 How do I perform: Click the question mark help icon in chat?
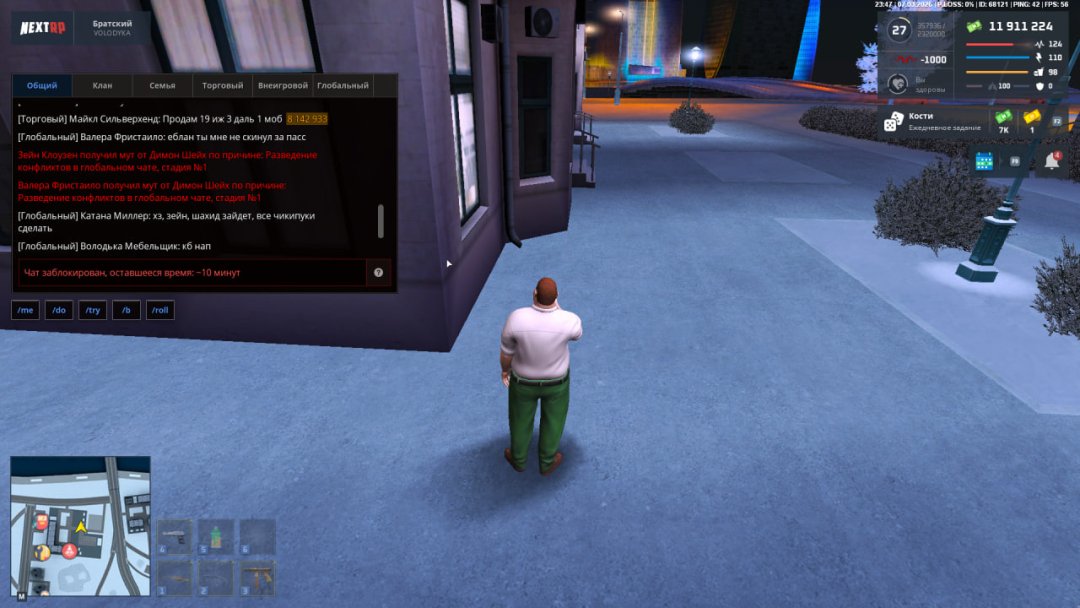coord(378,272)
